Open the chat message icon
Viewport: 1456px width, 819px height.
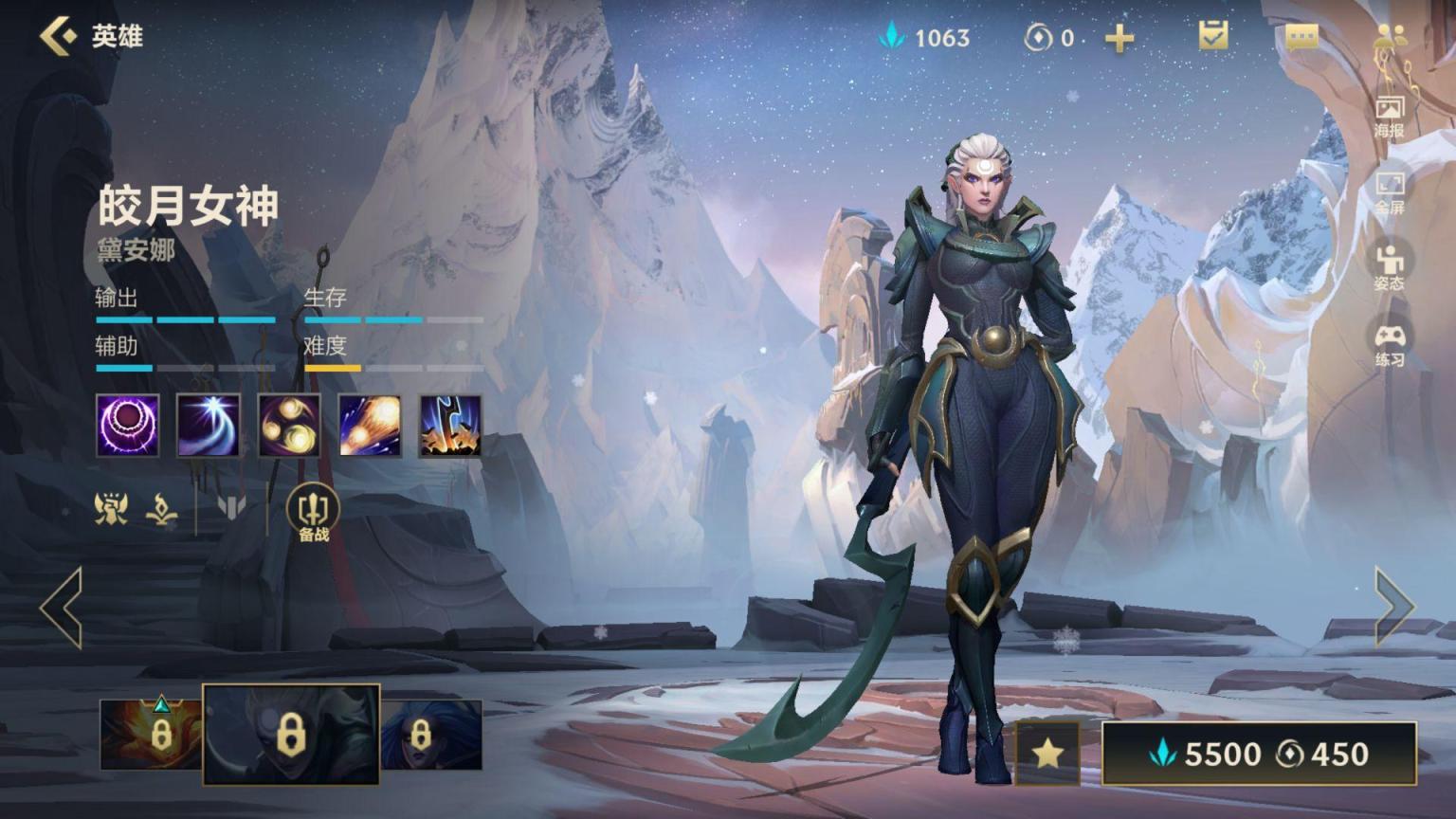coord(1301,37)
